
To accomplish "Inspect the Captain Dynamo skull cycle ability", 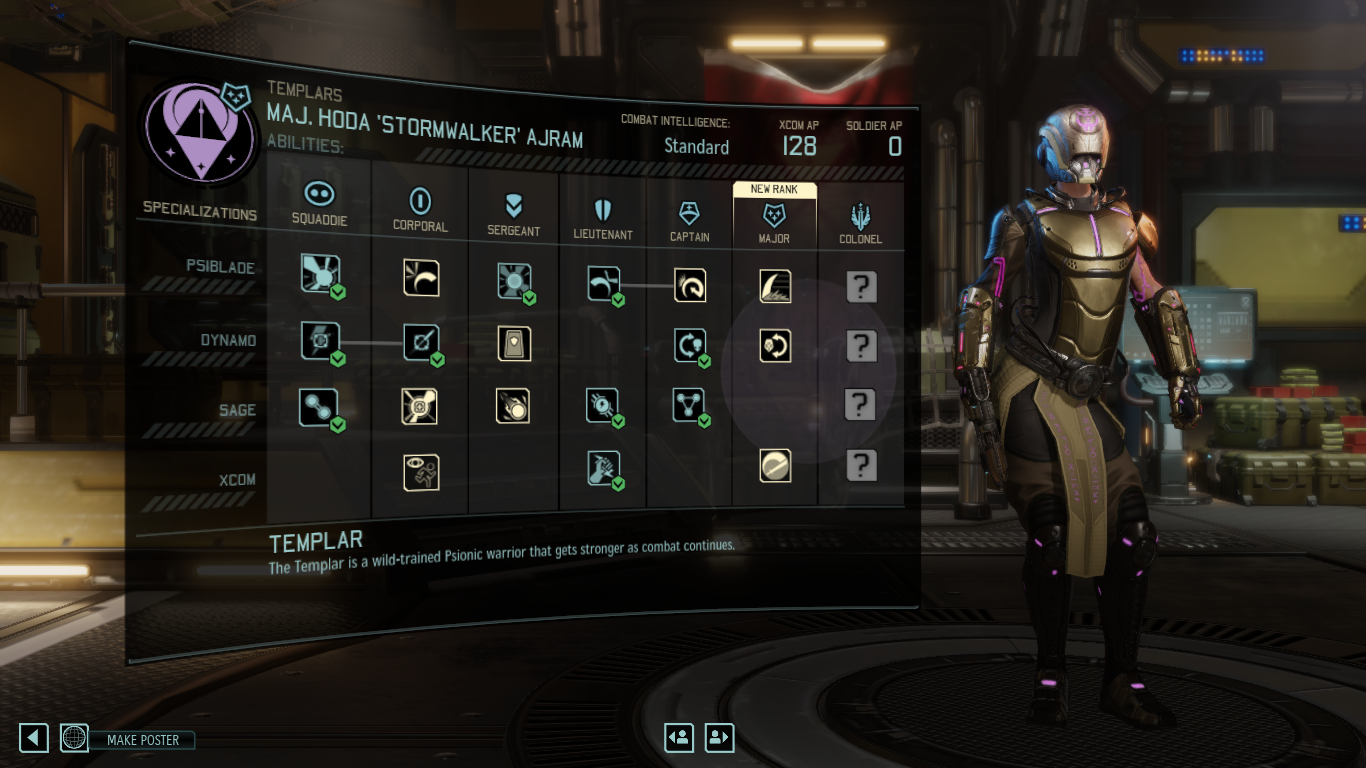I will tap(689, 345).
